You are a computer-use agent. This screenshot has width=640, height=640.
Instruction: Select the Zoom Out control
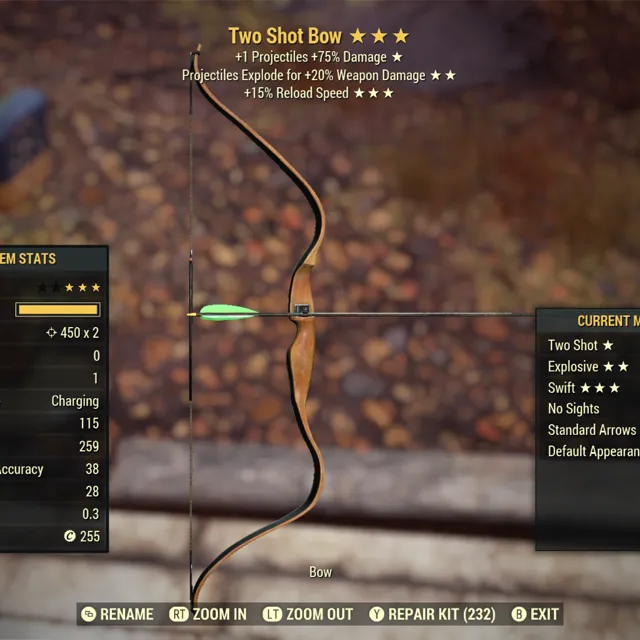[x=308, y=614]
